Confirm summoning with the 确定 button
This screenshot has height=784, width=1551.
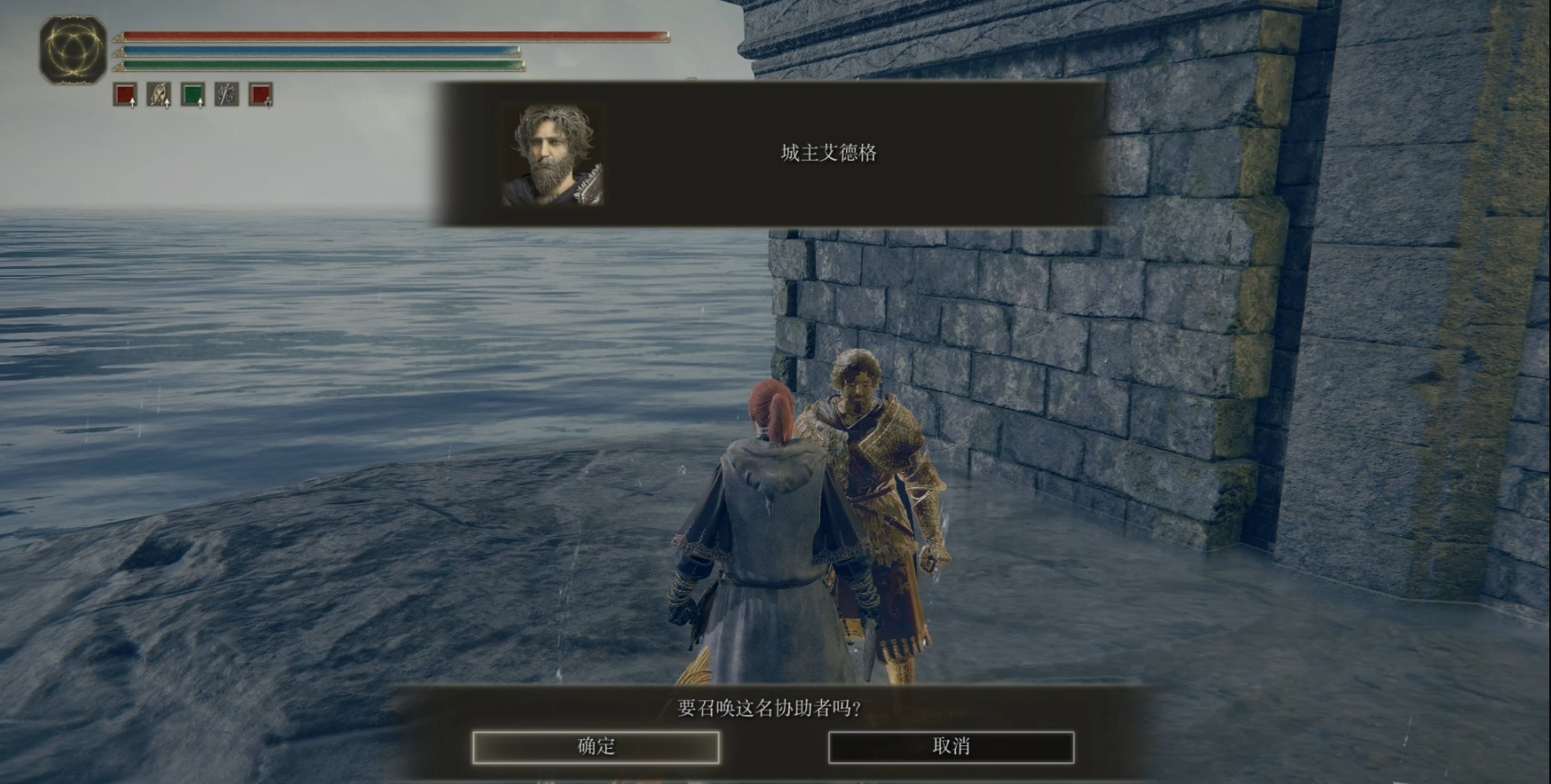(x=595, y=747)
